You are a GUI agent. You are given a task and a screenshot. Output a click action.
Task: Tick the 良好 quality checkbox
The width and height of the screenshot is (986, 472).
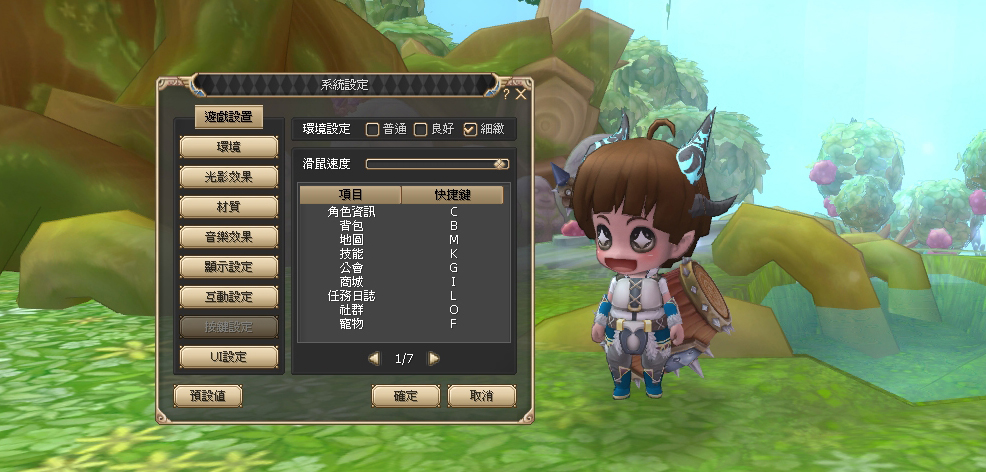421,129
